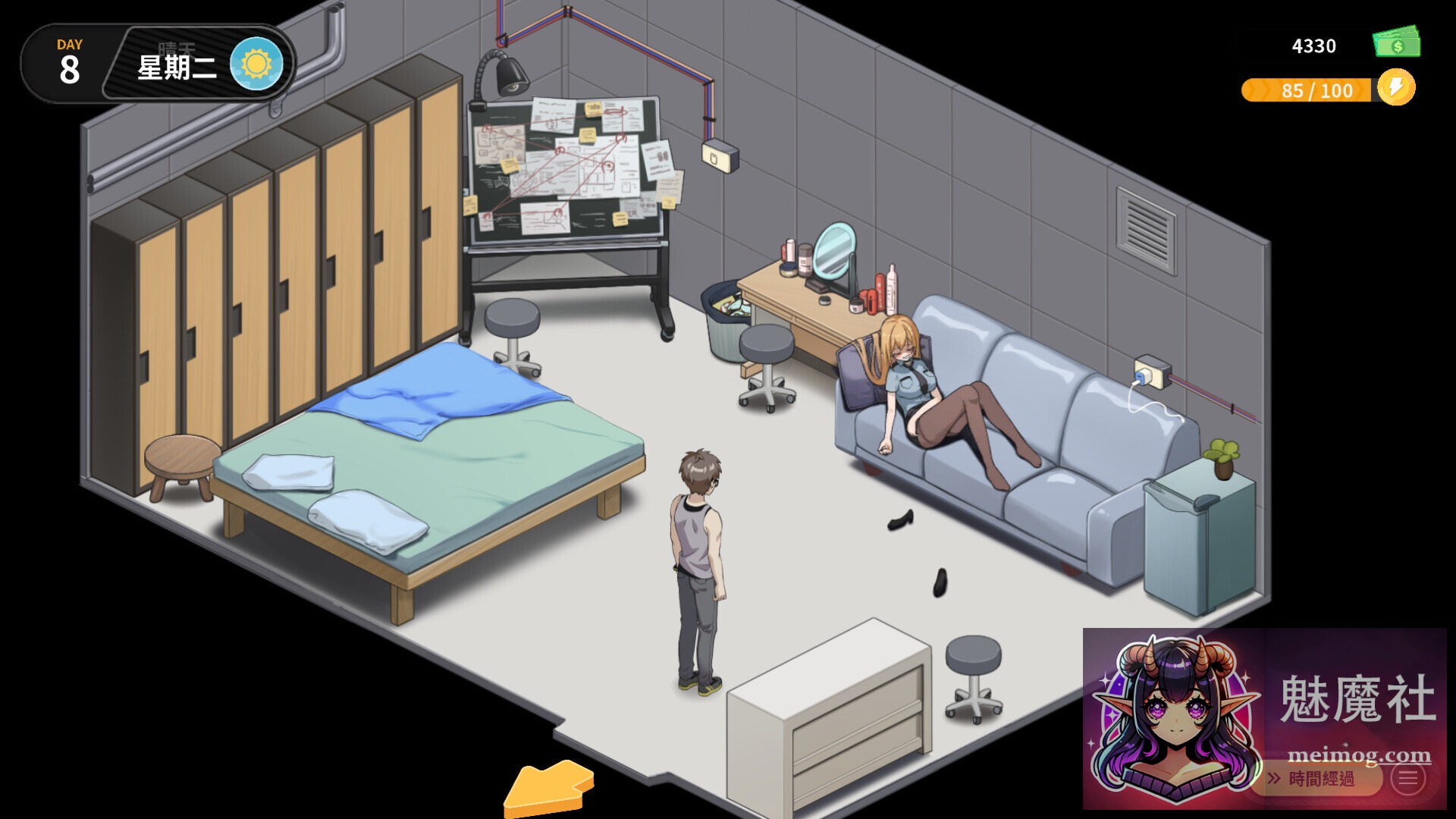Click the 4330 money counter
Image resolution: width=1456 pixels, height=819 pixels.
pos(1313,45)
